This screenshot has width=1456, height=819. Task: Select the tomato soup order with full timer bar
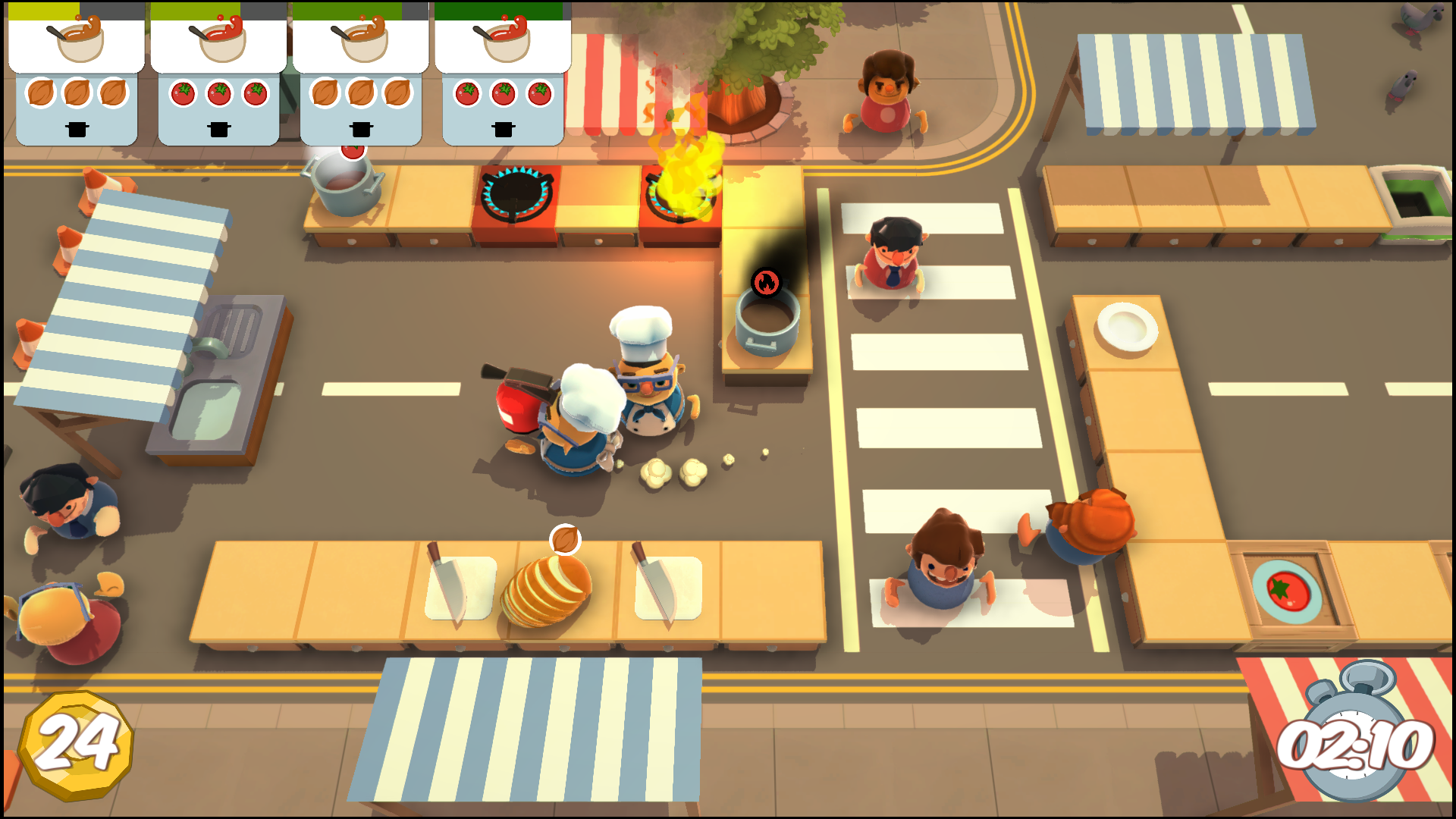point(503,74)
